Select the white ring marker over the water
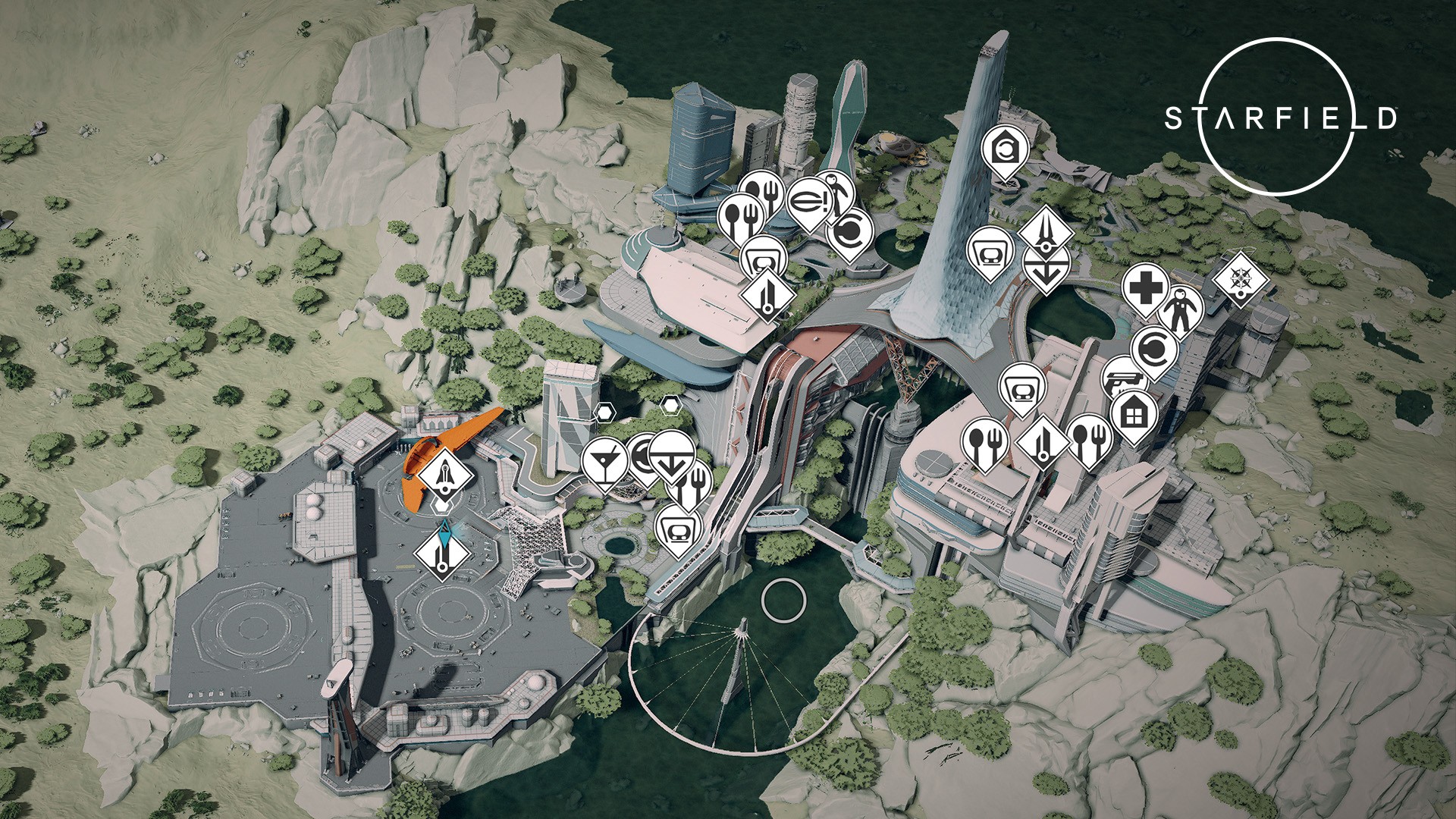The height and width of the screenshot is (819, 1456). (783, 599)
